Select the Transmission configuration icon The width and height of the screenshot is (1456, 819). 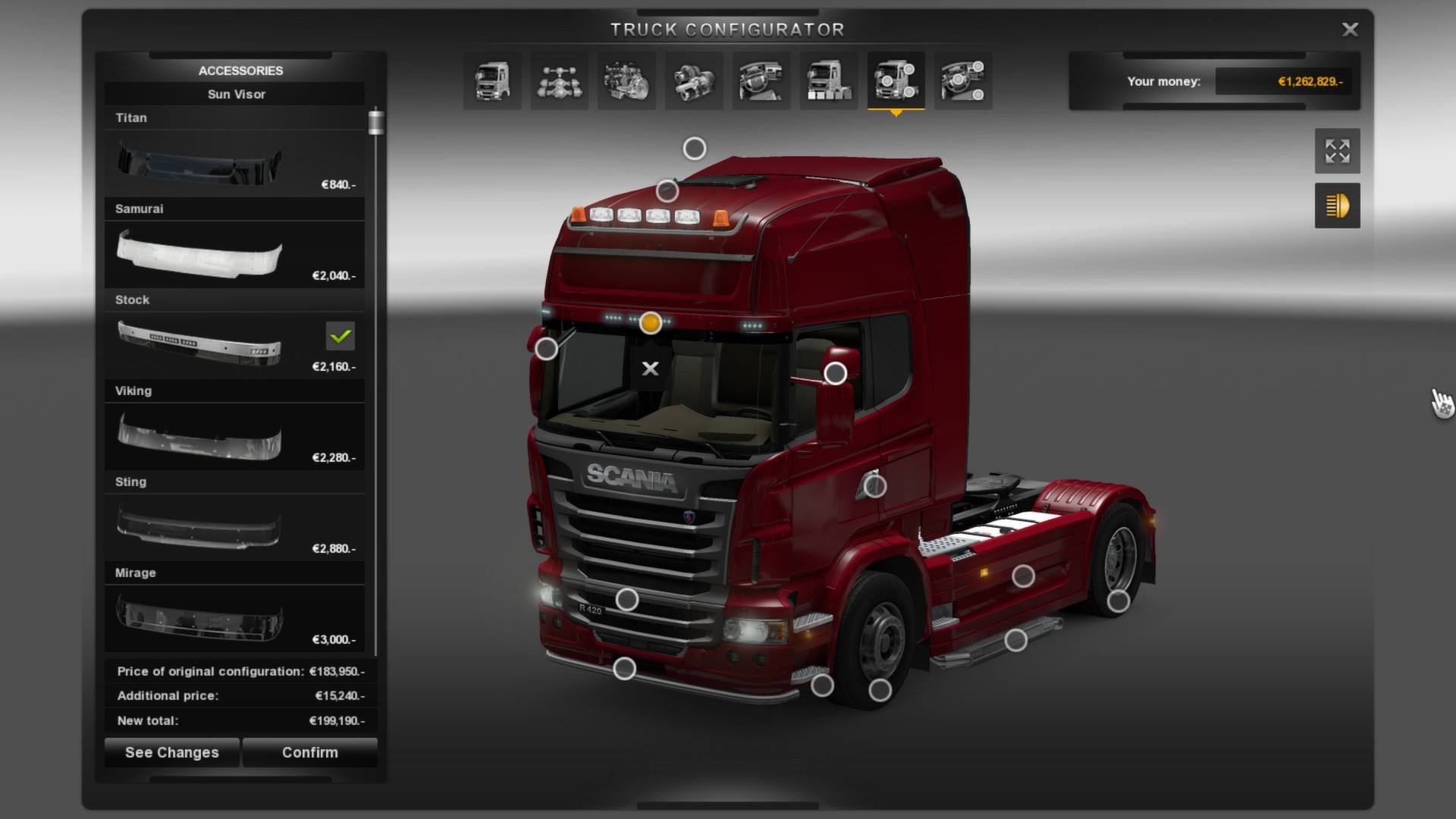(694, 81)
